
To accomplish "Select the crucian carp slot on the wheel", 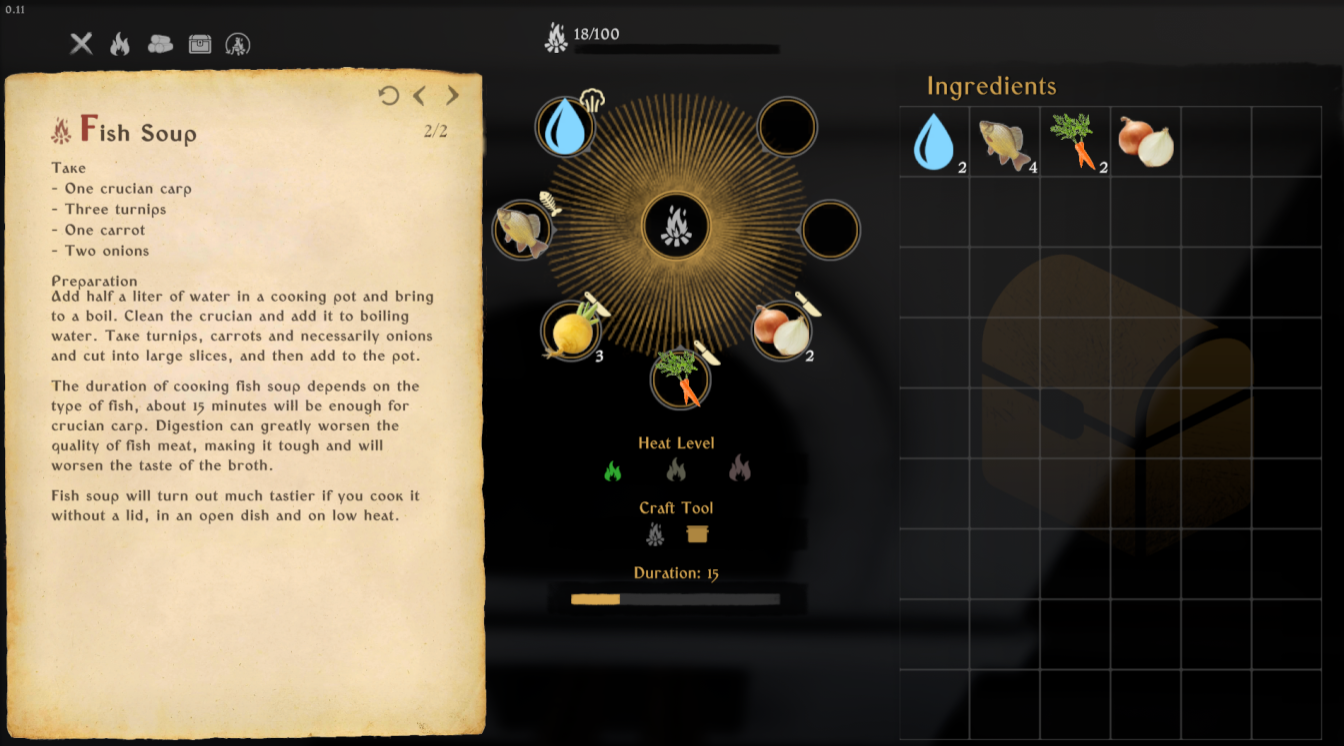I will tap(523, 230).
